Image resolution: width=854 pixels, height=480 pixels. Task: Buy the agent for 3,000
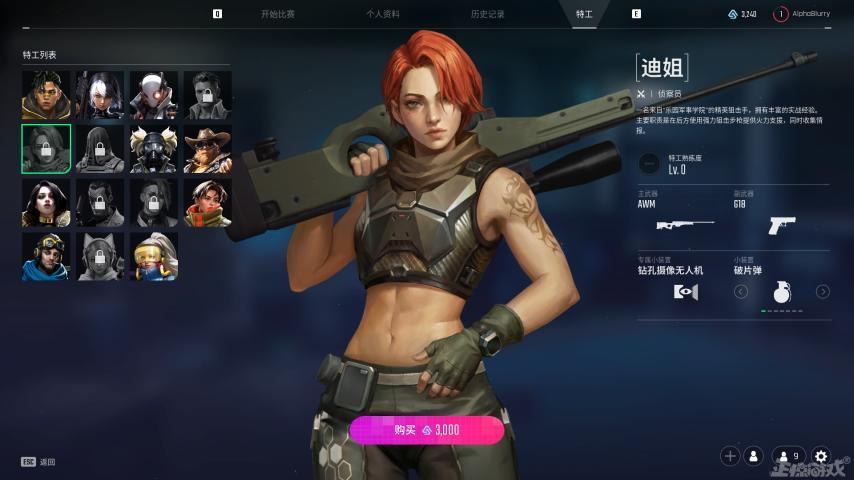[427, 430]
